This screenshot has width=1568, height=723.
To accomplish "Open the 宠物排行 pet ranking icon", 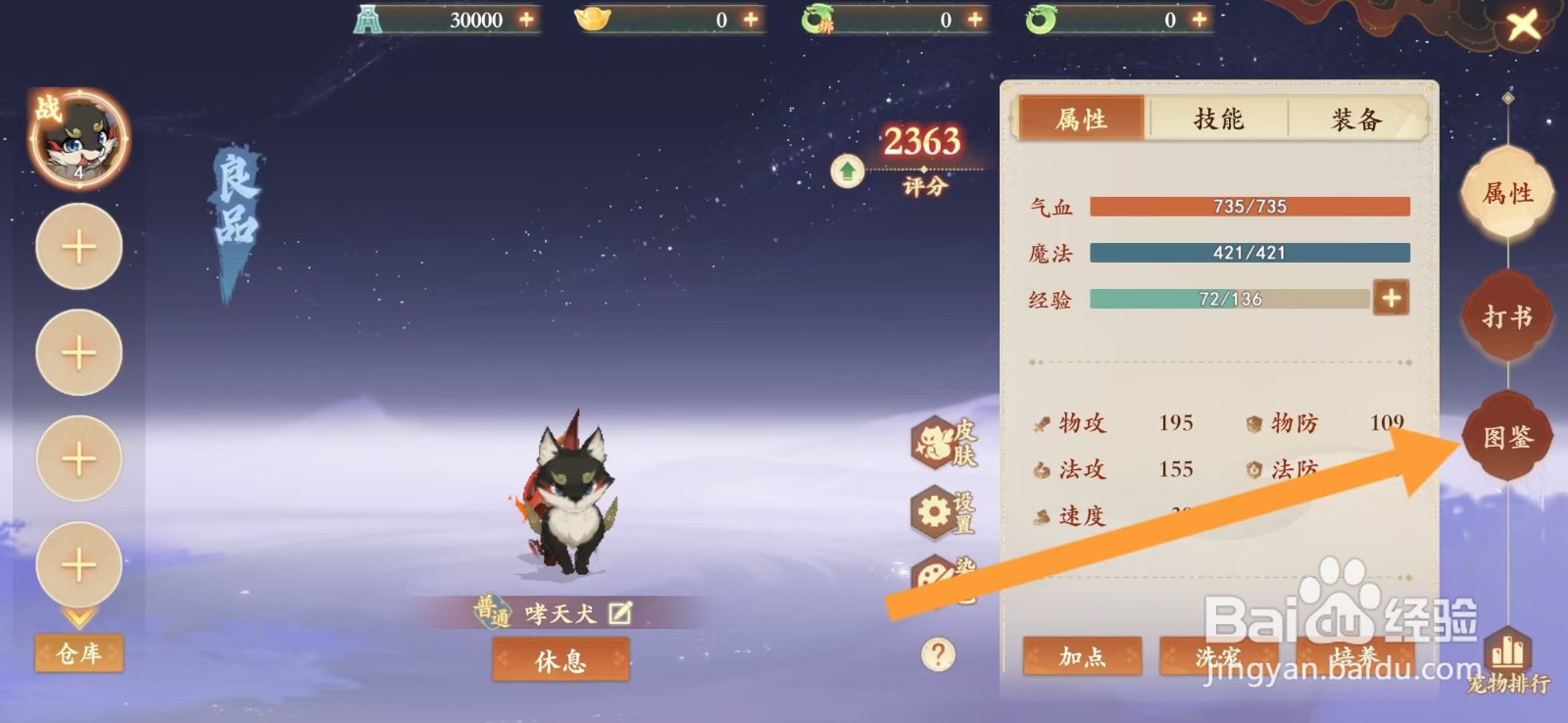I will point(1506,651).
